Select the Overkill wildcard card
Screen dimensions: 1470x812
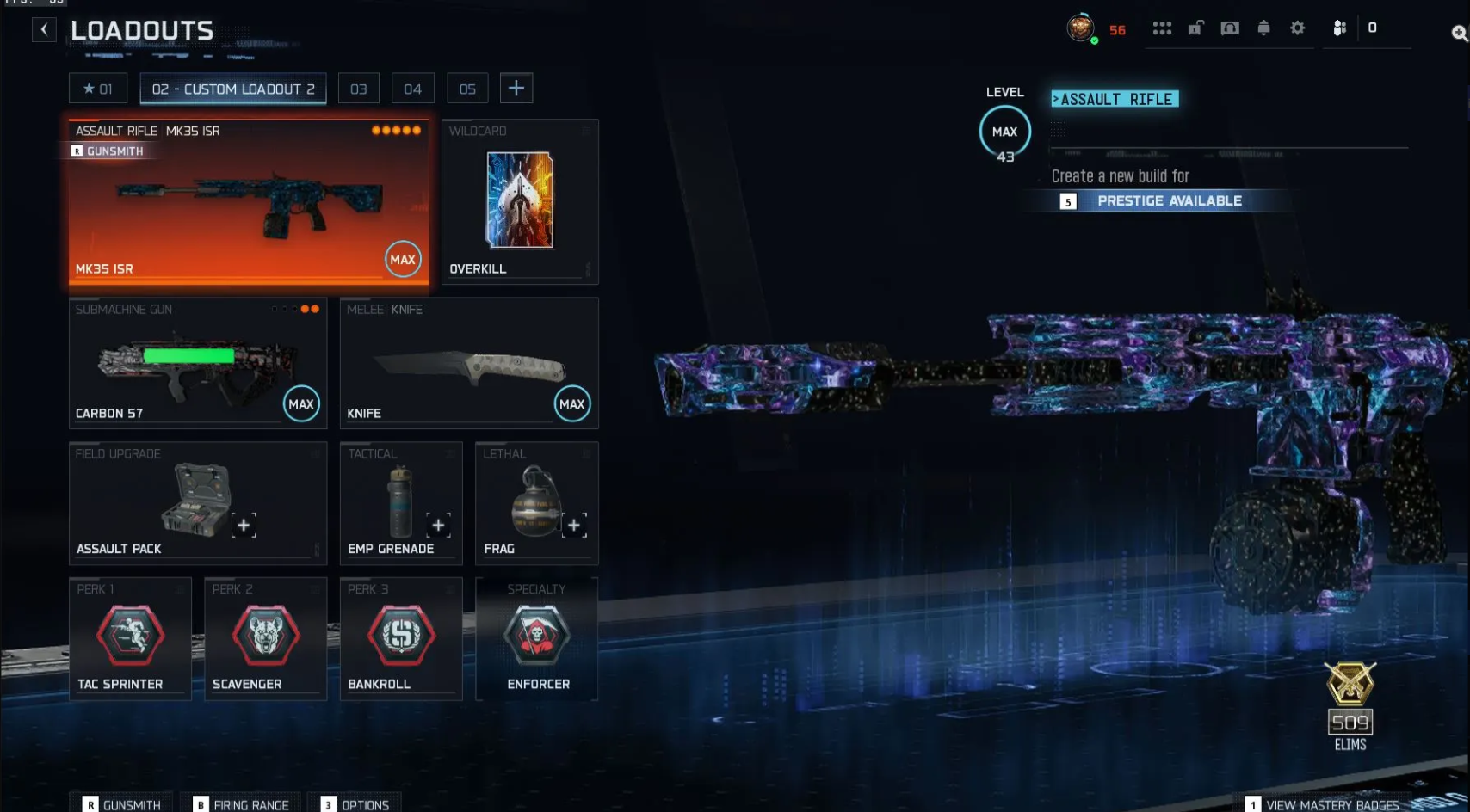tap(519, 200)
